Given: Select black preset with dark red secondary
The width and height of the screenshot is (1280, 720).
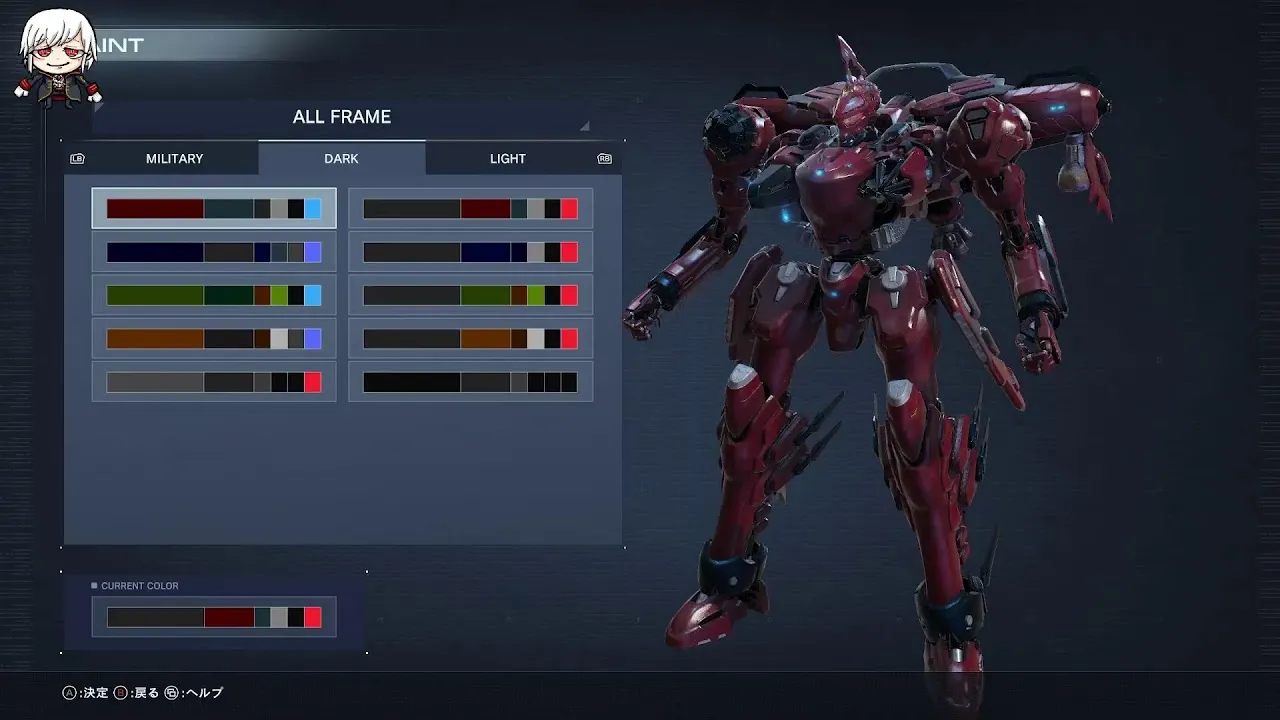Looking at the screenshot, I should [x=470, y=209].
